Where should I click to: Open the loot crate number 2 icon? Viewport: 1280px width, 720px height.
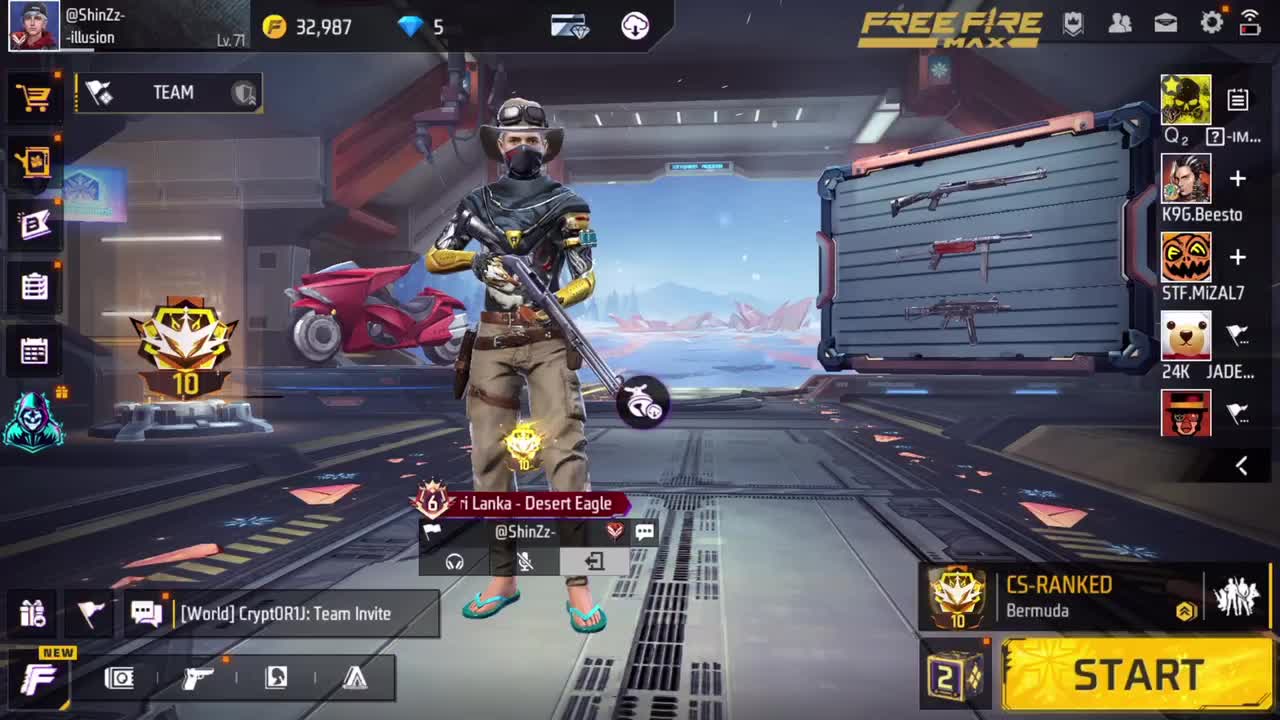point(955,677)
